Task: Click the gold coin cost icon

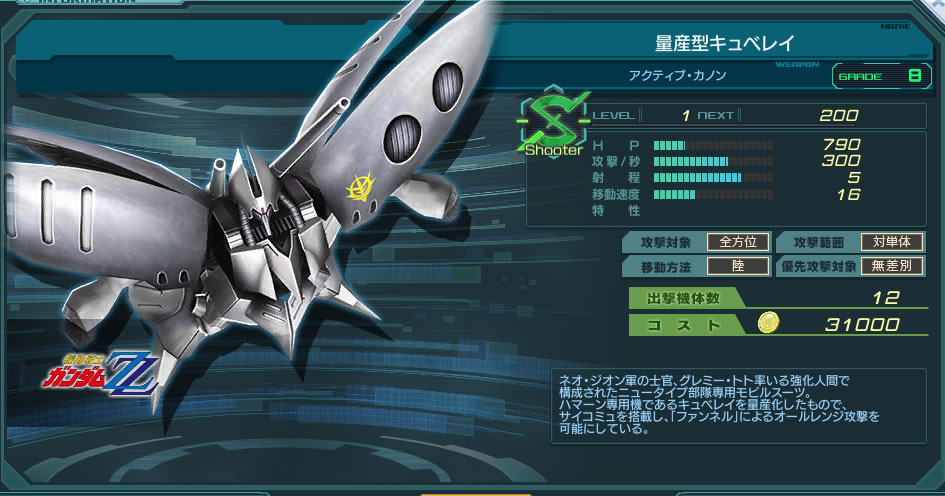Action: (x=768, y=324)
